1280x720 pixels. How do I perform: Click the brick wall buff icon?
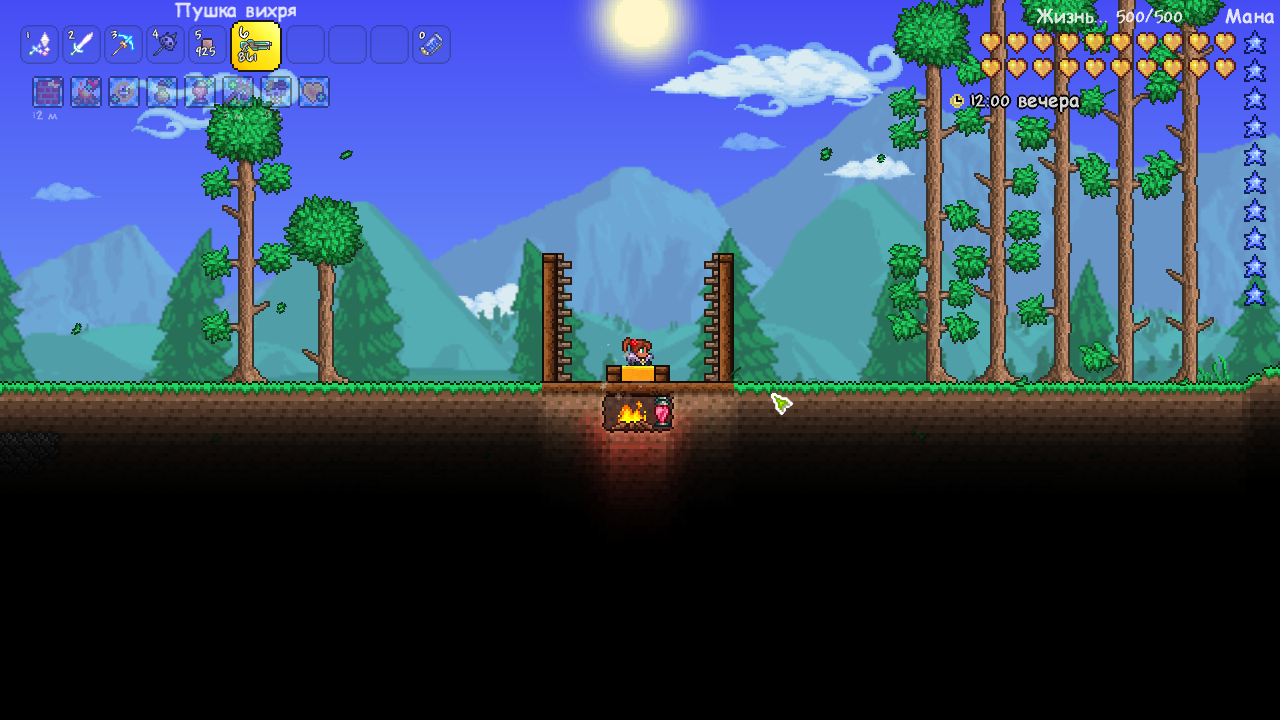pyautogui.click(x=45, y=92)
